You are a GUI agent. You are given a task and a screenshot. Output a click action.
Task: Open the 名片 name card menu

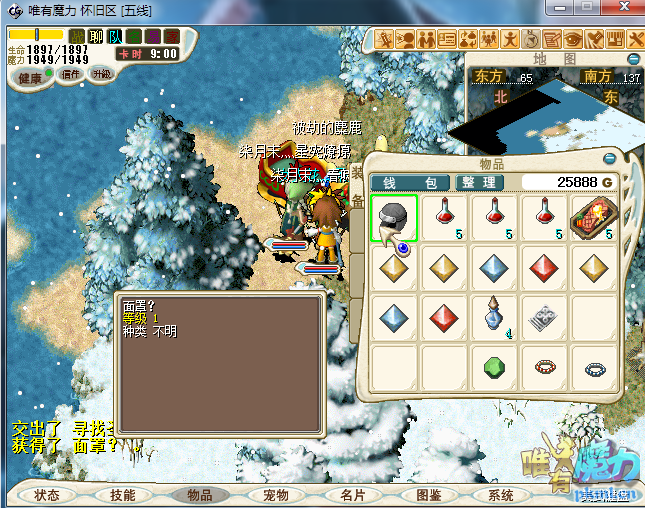[351, 495]
